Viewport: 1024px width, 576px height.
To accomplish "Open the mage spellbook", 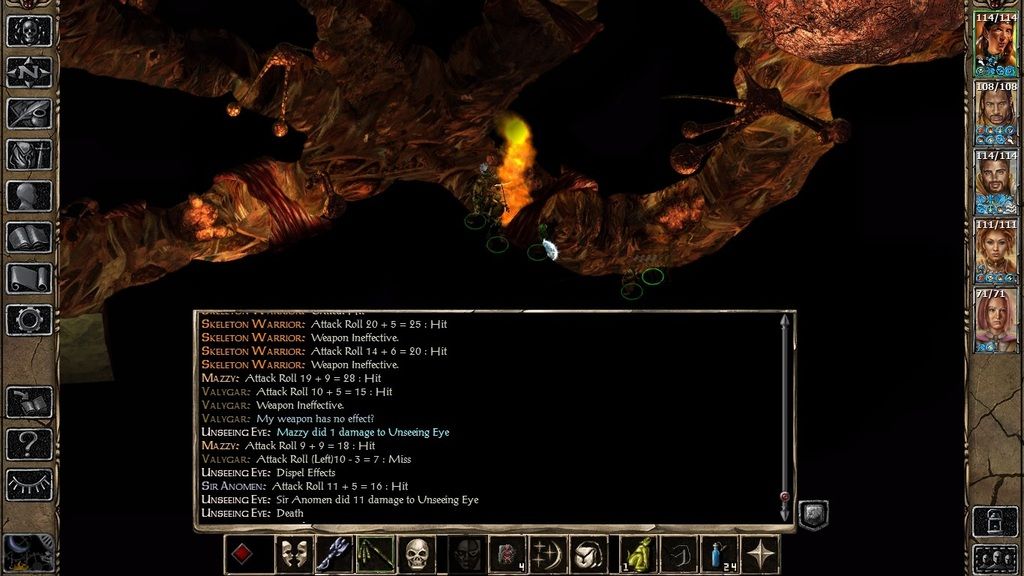I will click(x=29, y=237).
